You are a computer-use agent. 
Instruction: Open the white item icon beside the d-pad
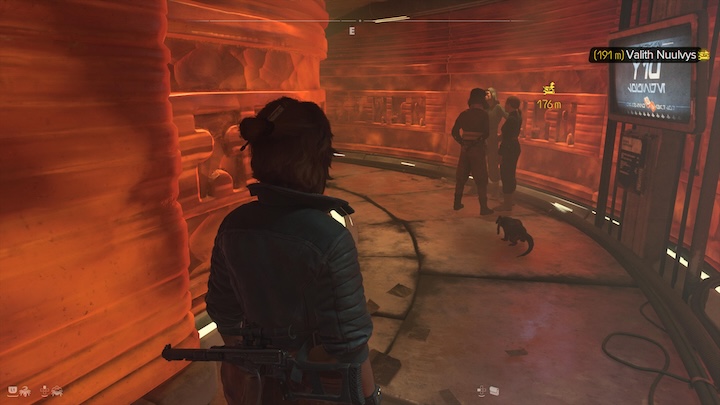[x=496, y=390]
